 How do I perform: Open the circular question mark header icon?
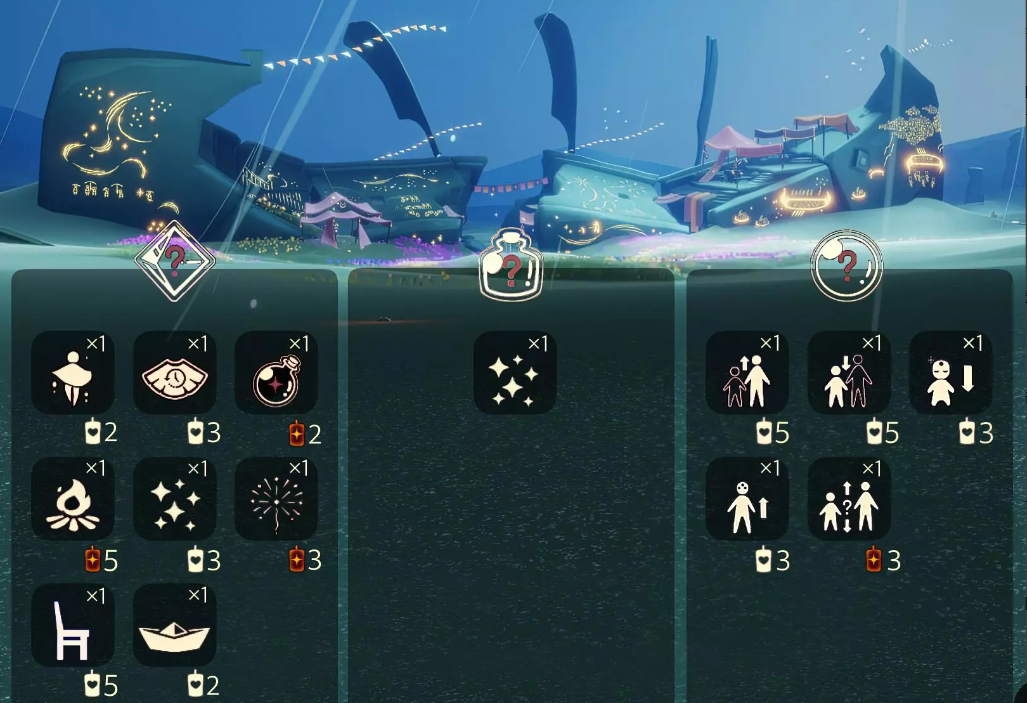coord(846,265)
